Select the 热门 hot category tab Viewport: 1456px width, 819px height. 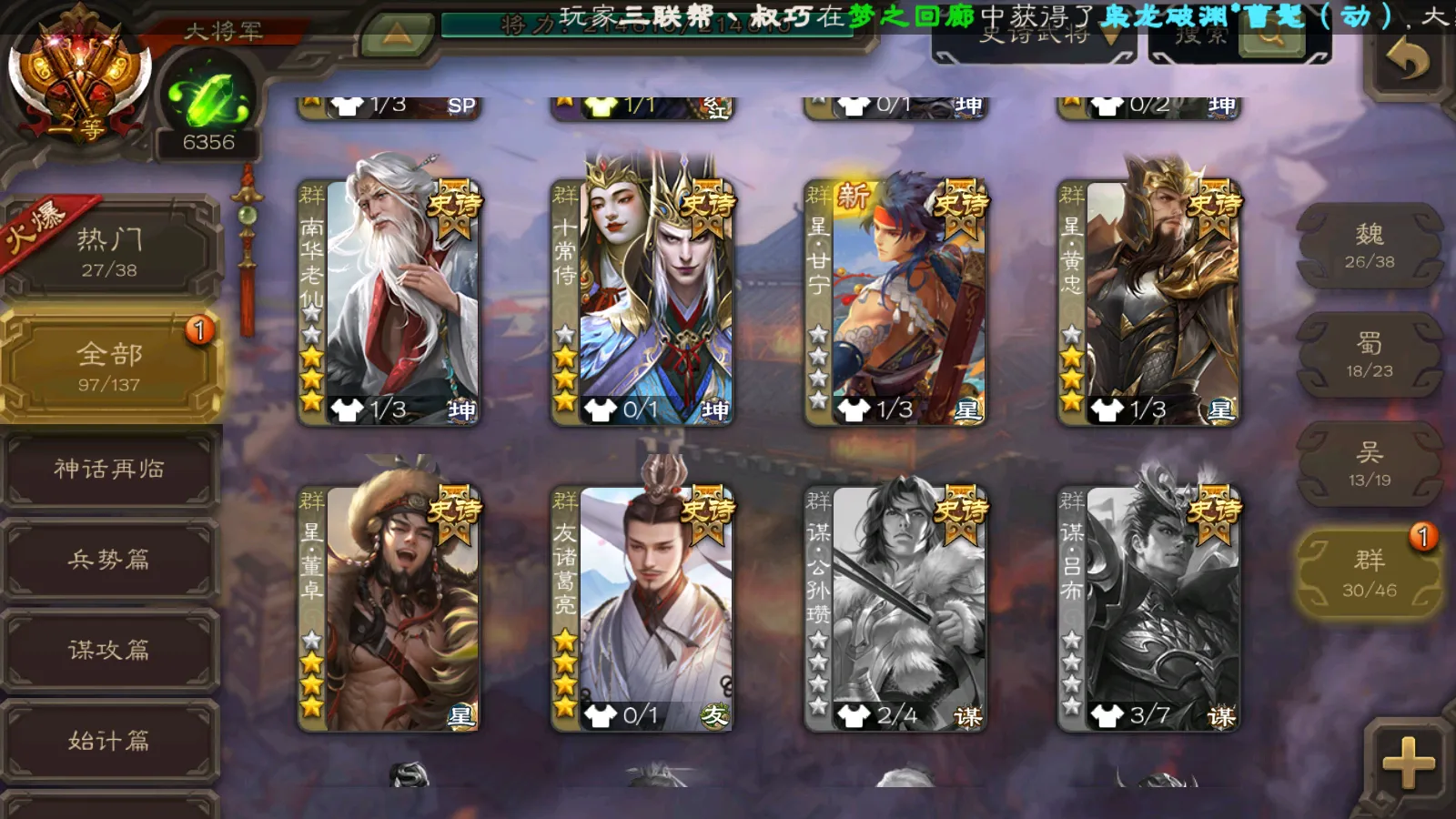click(x=109, y=252)
